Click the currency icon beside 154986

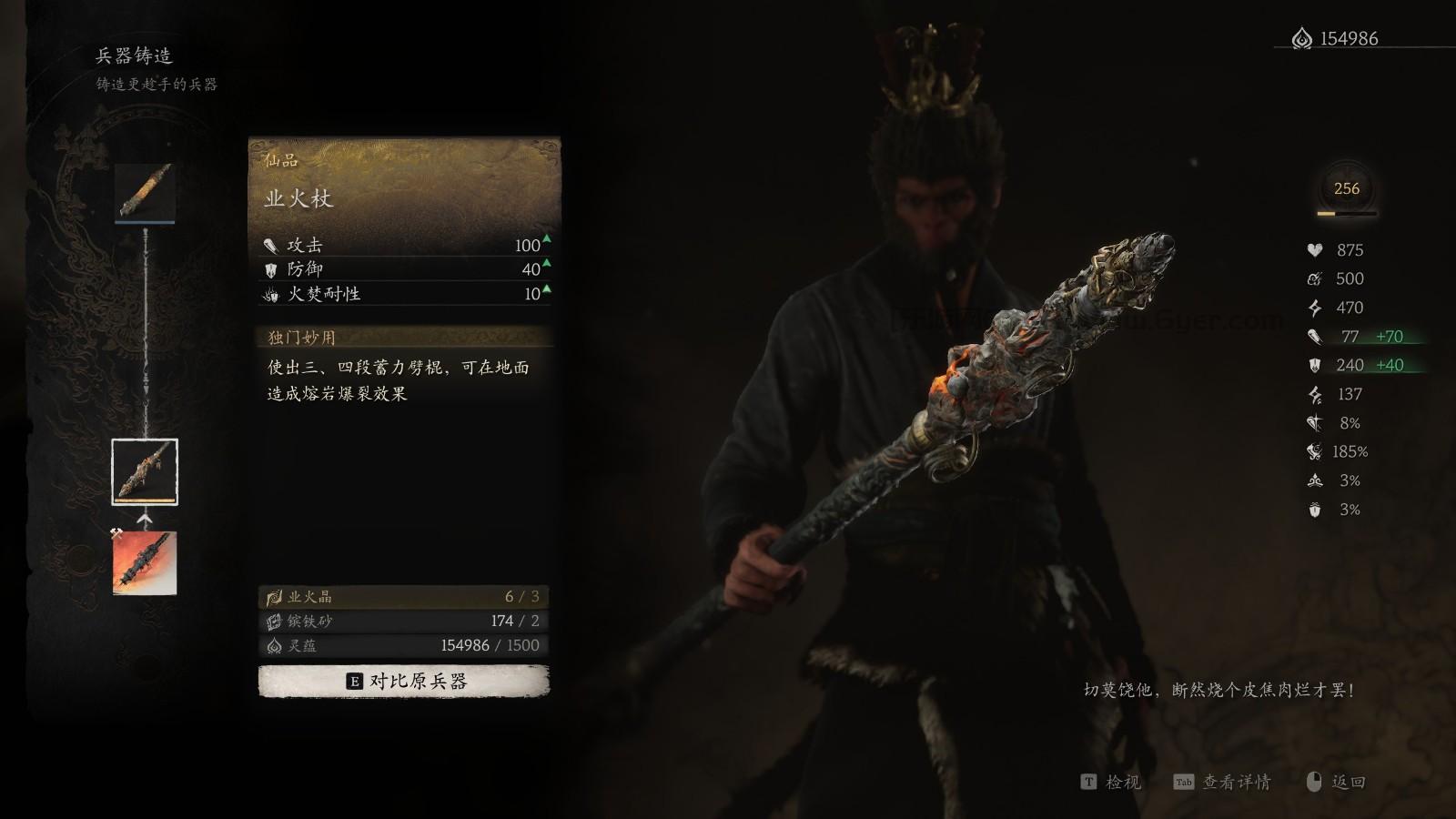pyautogui.click(x=1301, y=38)
